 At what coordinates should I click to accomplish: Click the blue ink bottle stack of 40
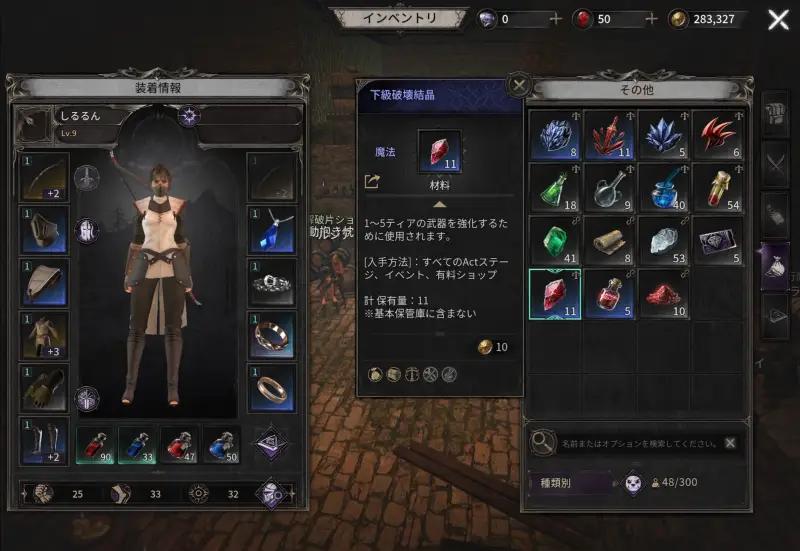tap(662, 187)
